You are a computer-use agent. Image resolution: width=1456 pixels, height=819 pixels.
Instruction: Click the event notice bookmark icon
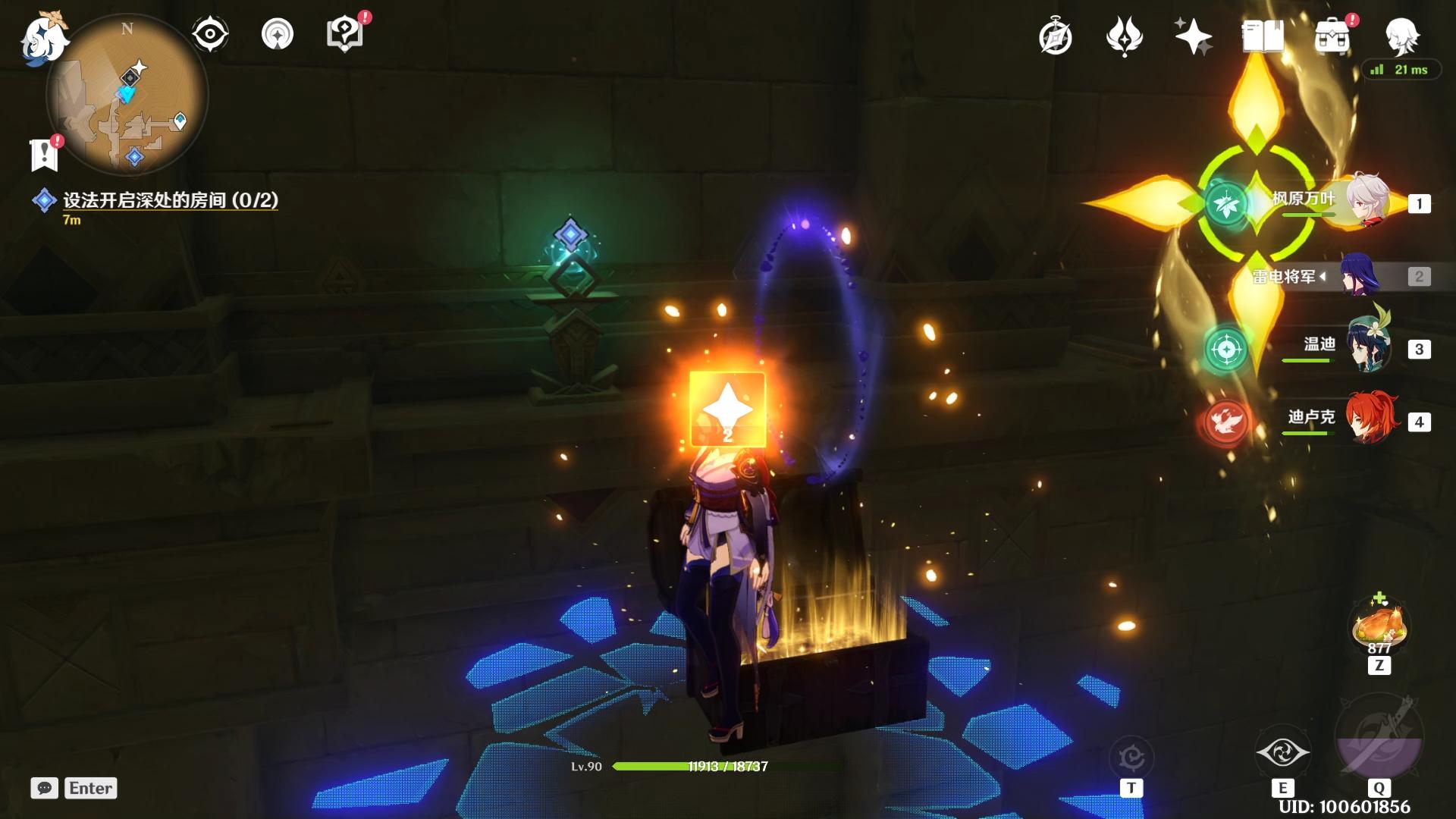coord(45,155)
